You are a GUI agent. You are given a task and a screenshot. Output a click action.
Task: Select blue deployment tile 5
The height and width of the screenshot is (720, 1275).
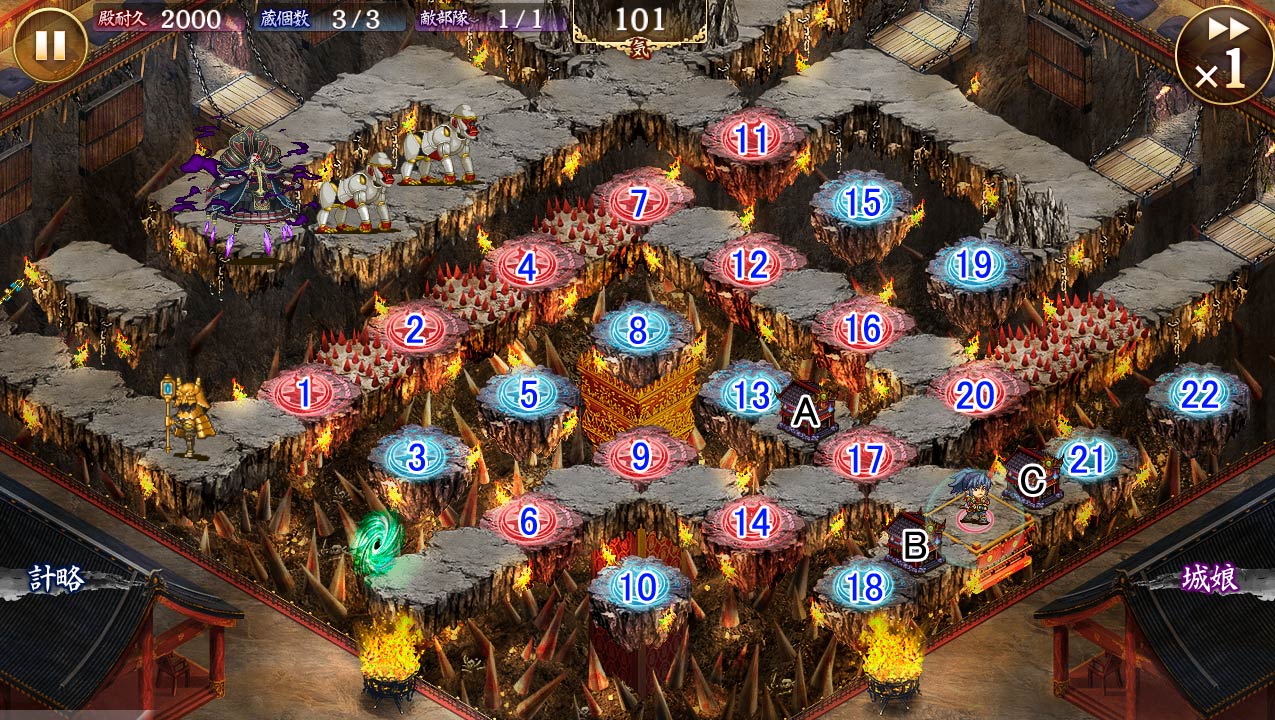click(x=528, y=395)
